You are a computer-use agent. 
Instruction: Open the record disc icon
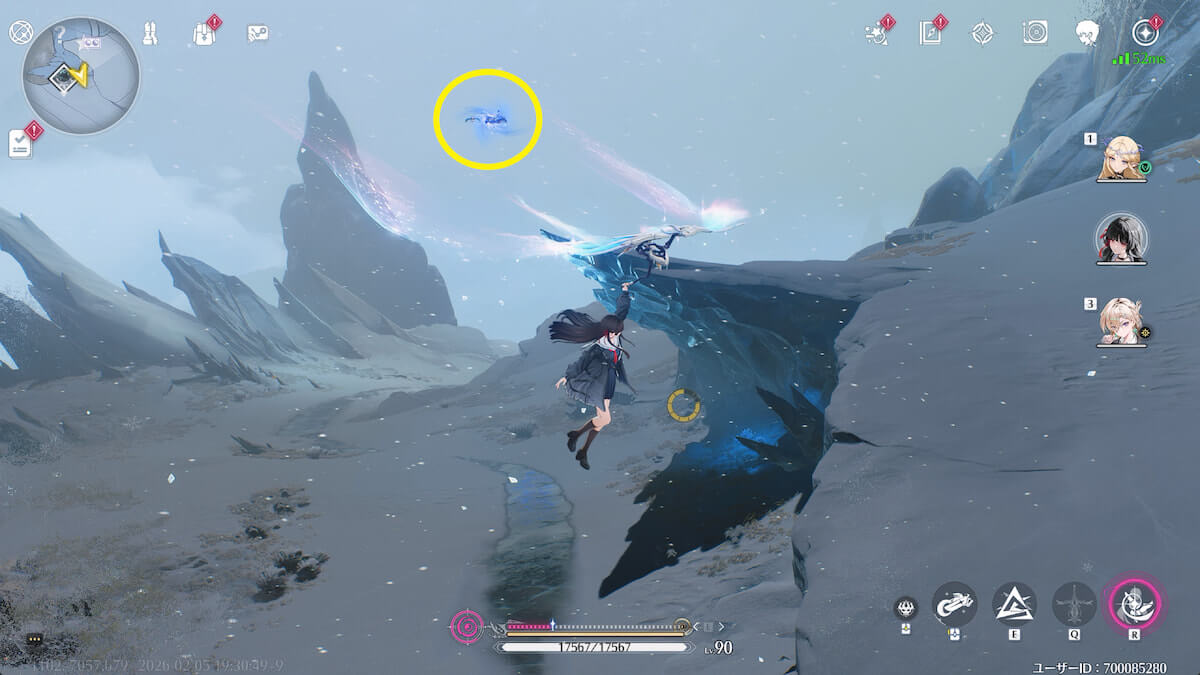coord(1035,33)
